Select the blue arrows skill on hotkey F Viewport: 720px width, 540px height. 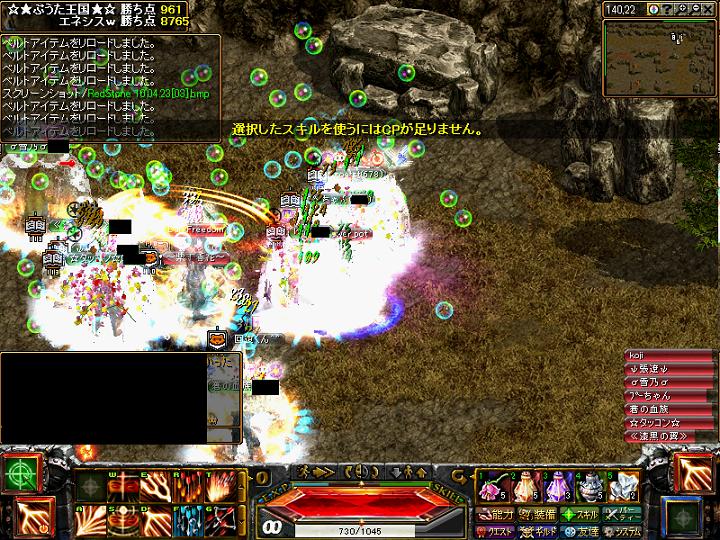coord(187,519)
